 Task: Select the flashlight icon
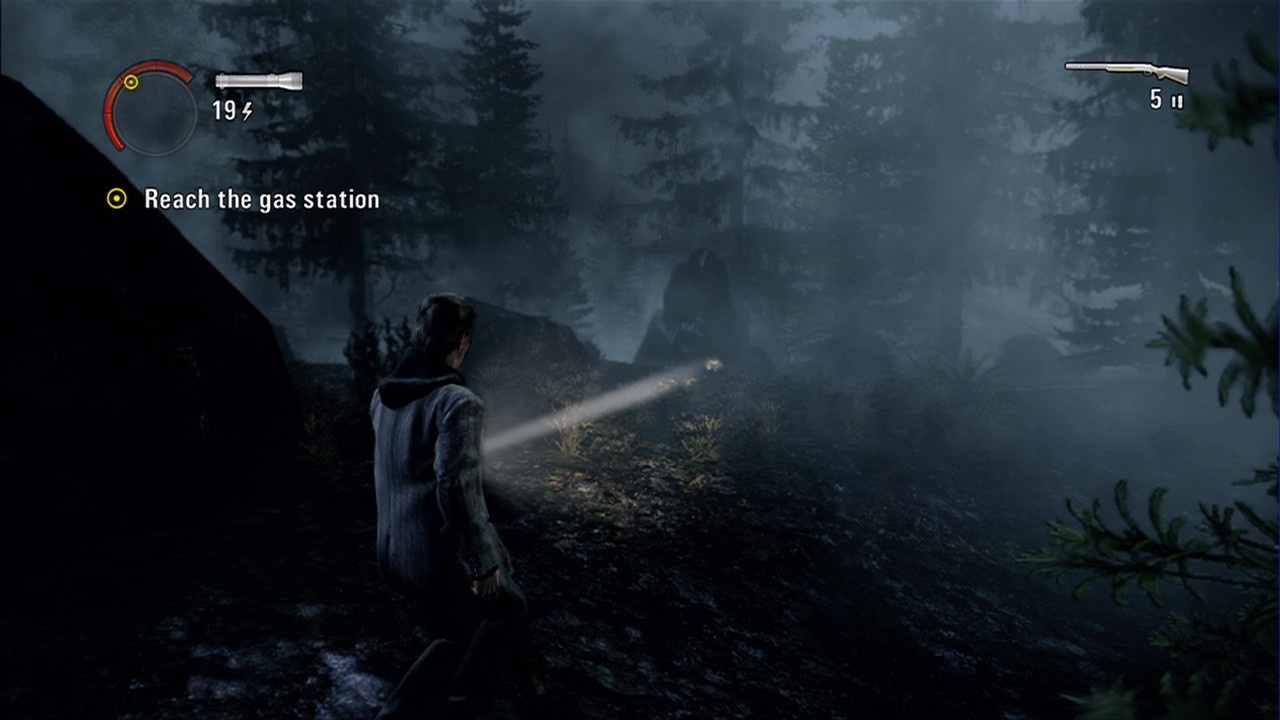click(258, 81)
